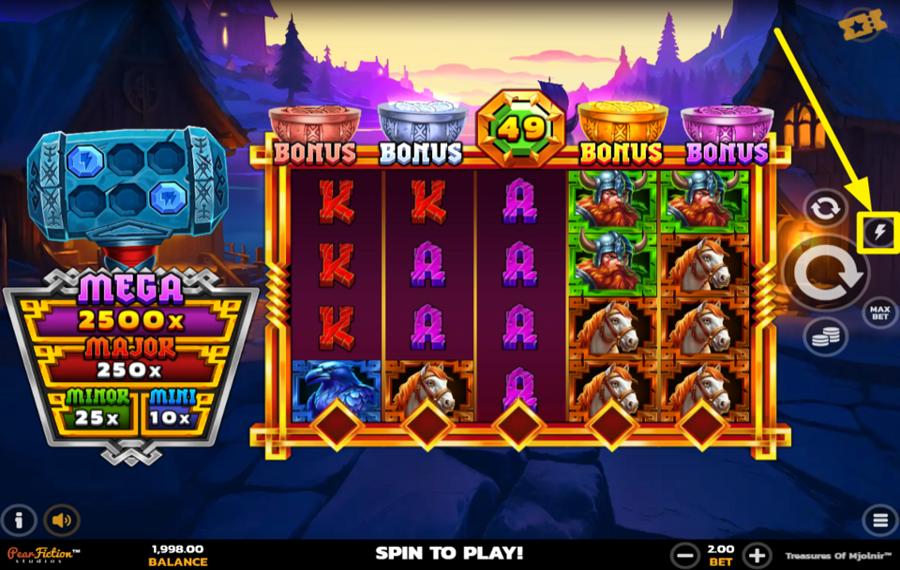900x570 pixels.
Task: Toggle the sound speaker icon
Action: pyautogui.click(x=62, y=520)
